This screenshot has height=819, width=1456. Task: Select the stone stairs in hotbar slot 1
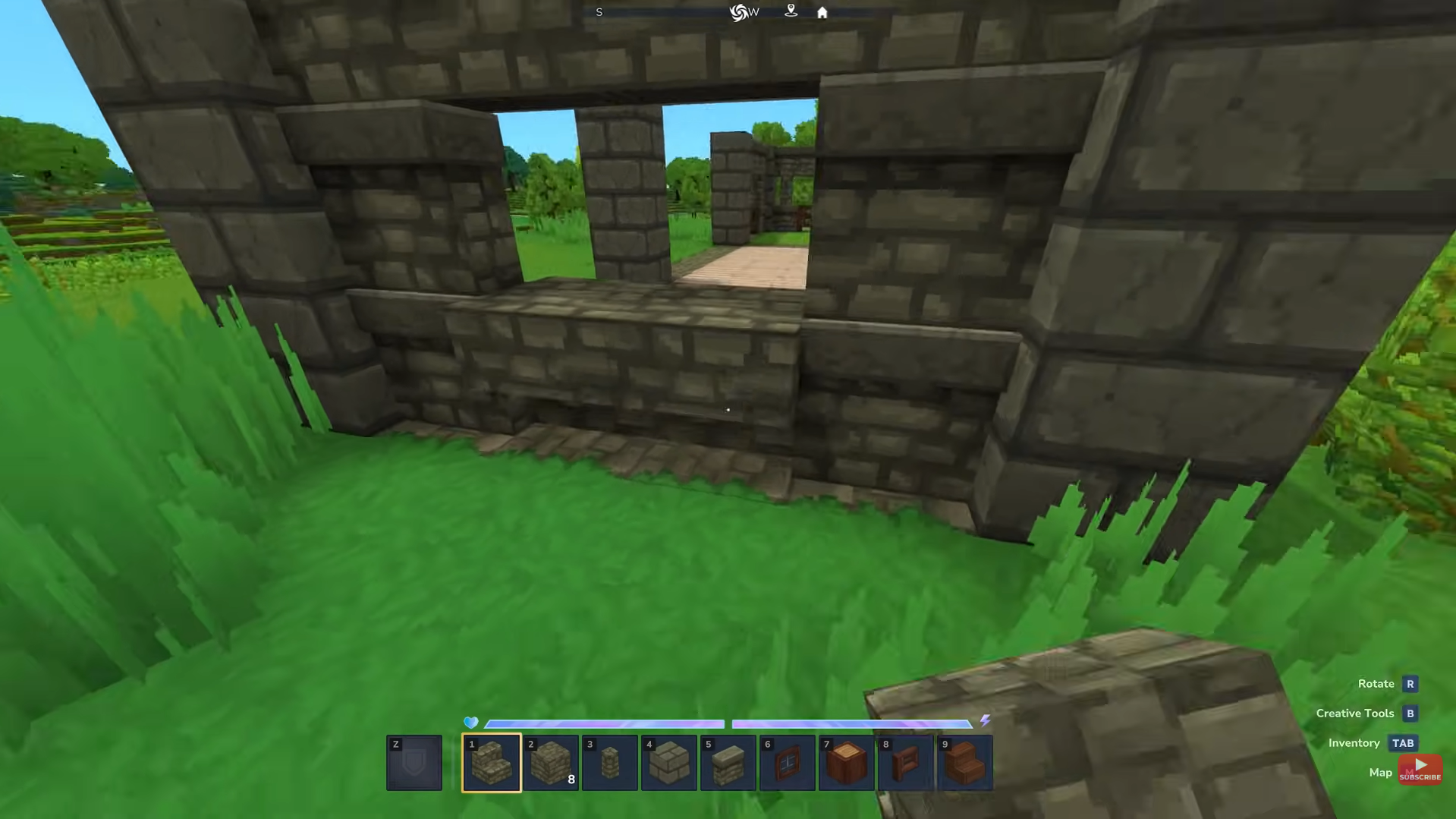(491, 763)
